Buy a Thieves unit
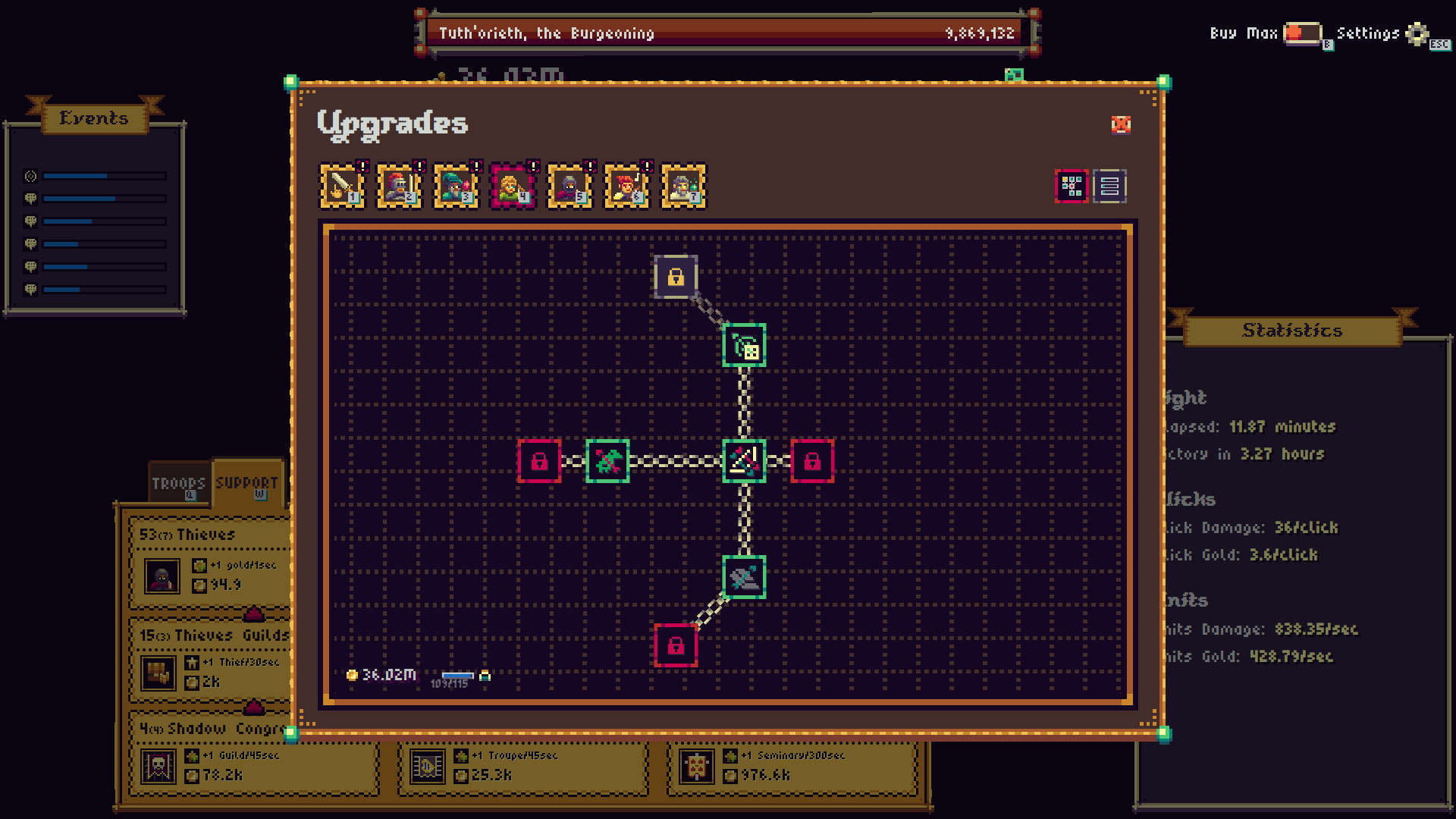The height and width of the screenshot is (819, 1456). click(x=209, y=565)
